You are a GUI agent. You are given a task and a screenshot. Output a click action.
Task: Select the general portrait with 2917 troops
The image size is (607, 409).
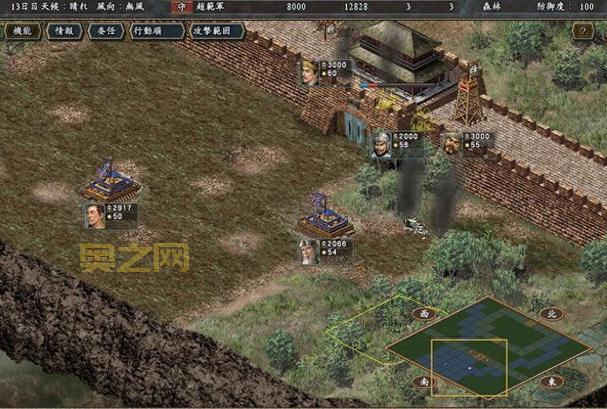point(95,214)
